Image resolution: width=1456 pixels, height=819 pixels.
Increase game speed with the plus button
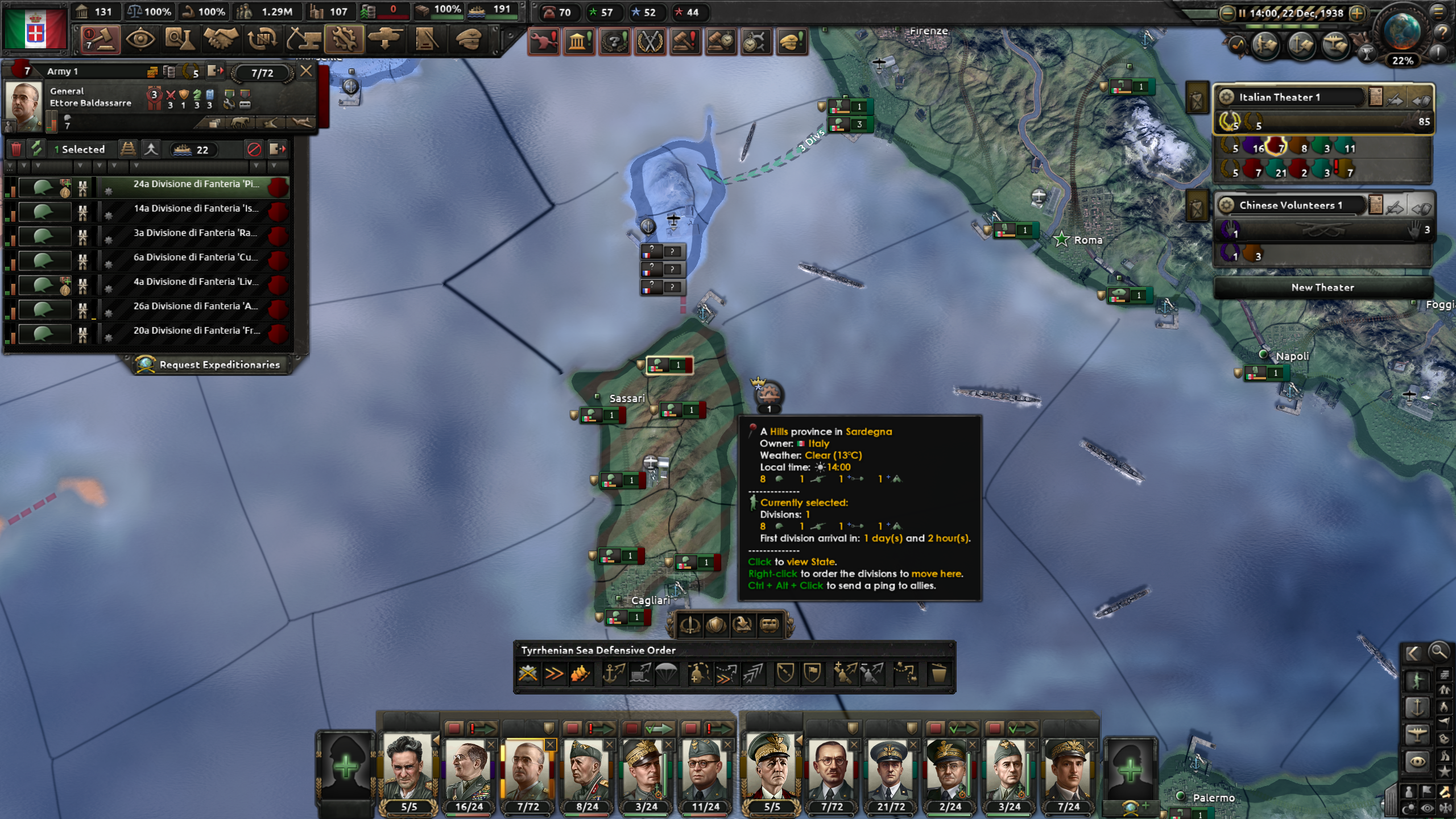(1358, 13)
